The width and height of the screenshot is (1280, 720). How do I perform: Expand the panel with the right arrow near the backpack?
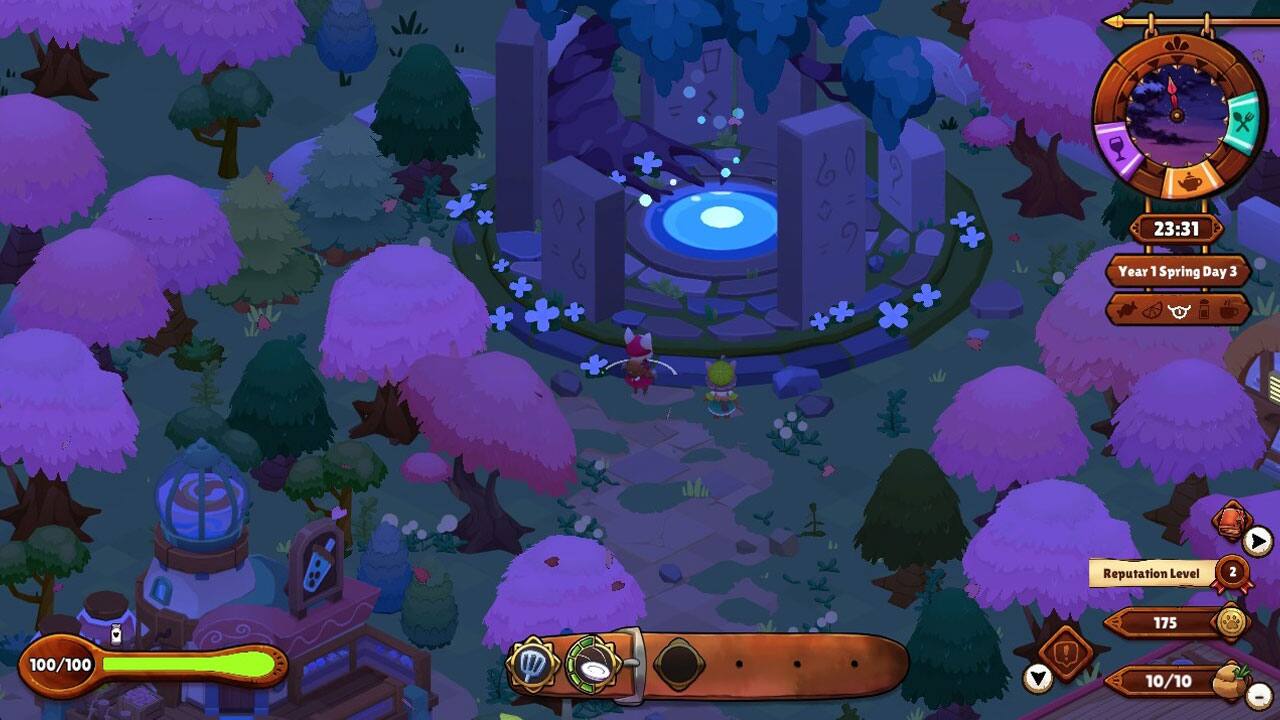(x=1257, y=540)
